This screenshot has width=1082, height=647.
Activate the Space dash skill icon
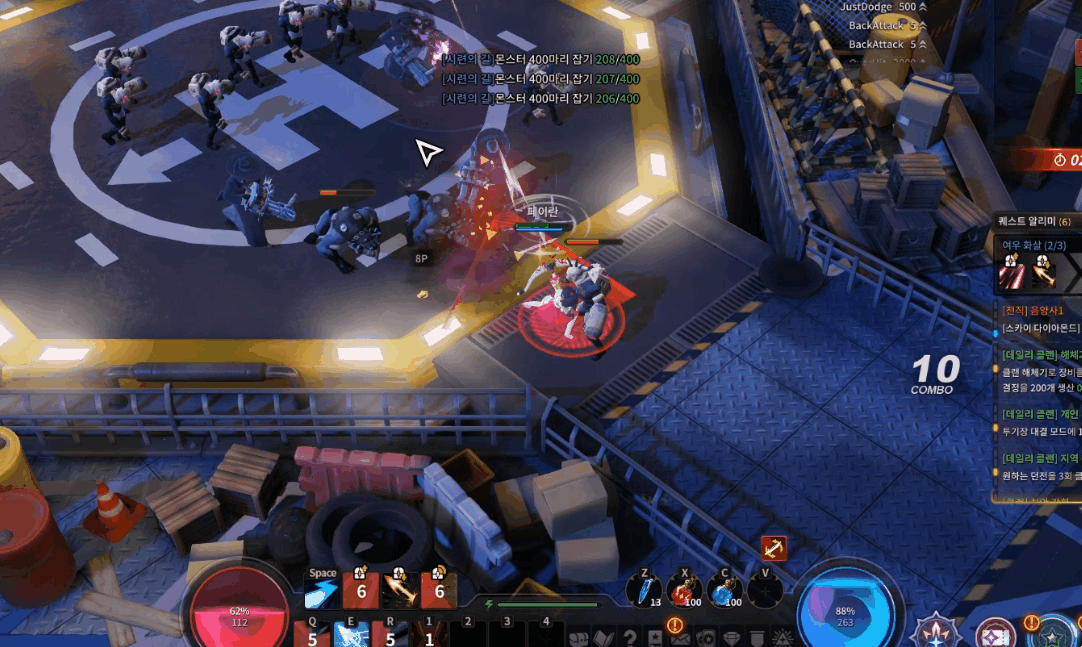pos(322,594)
